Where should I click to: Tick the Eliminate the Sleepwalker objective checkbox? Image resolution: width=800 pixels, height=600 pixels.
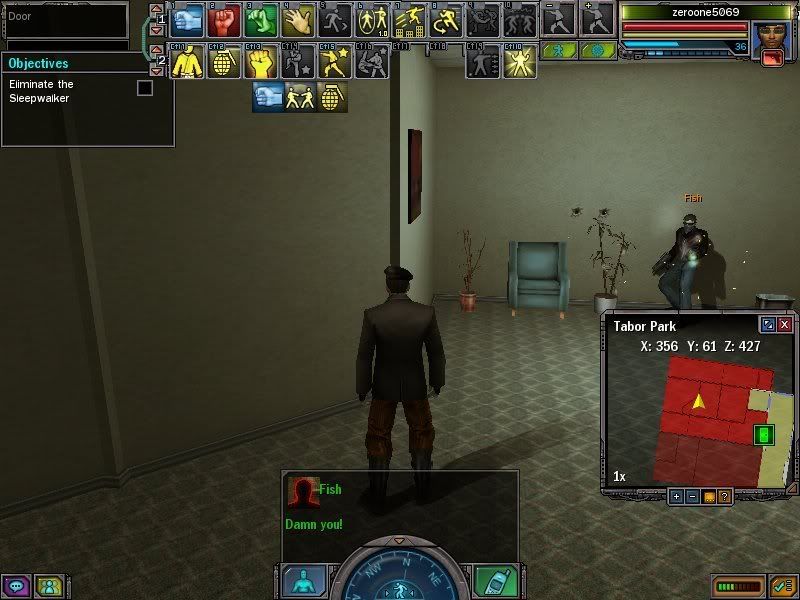pos(145,88)
